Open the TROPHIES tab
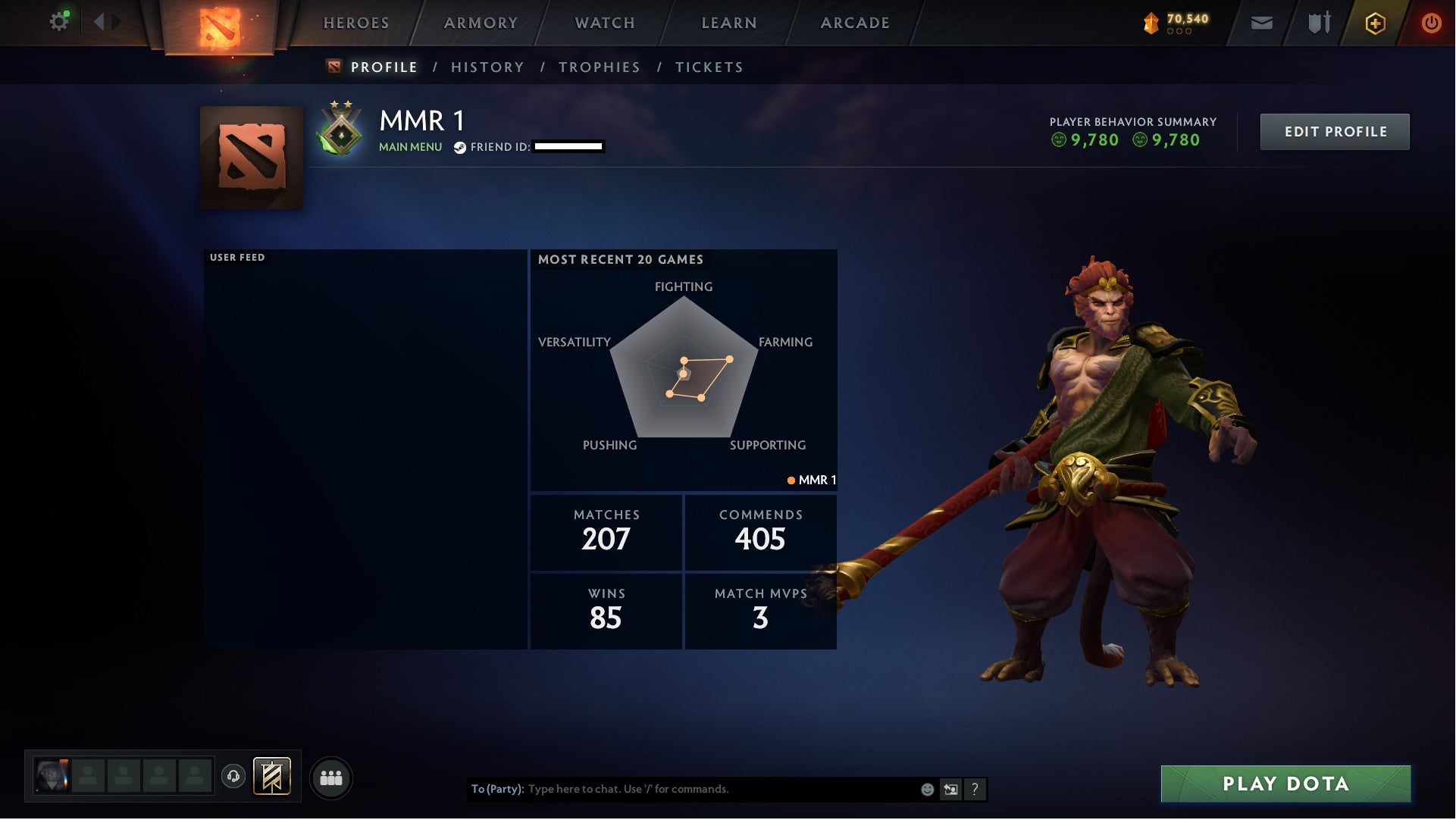 [599, 67]
